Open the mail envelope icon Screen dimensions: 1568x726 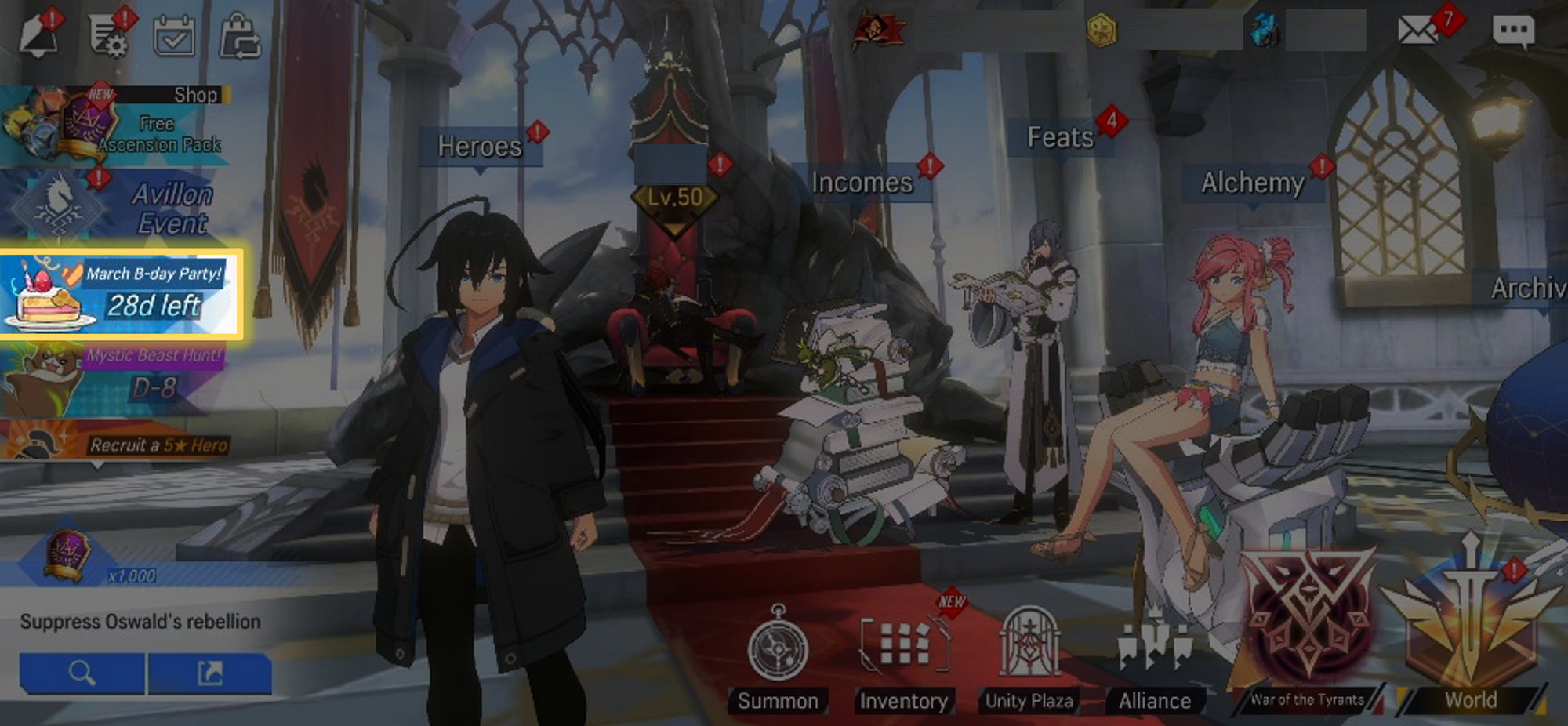point(1417,31)
